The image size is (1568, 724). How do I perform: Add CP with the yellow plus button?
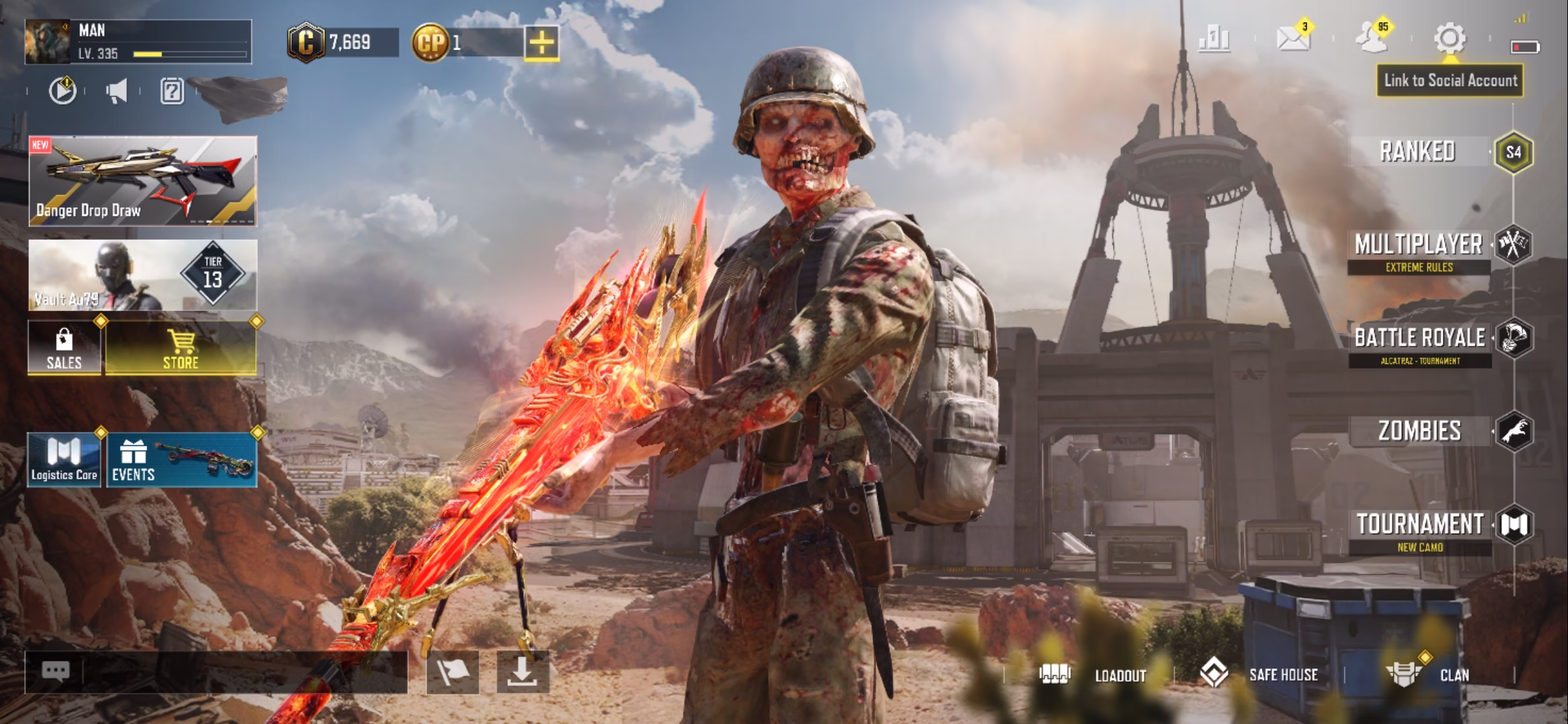tap(541, 44)
